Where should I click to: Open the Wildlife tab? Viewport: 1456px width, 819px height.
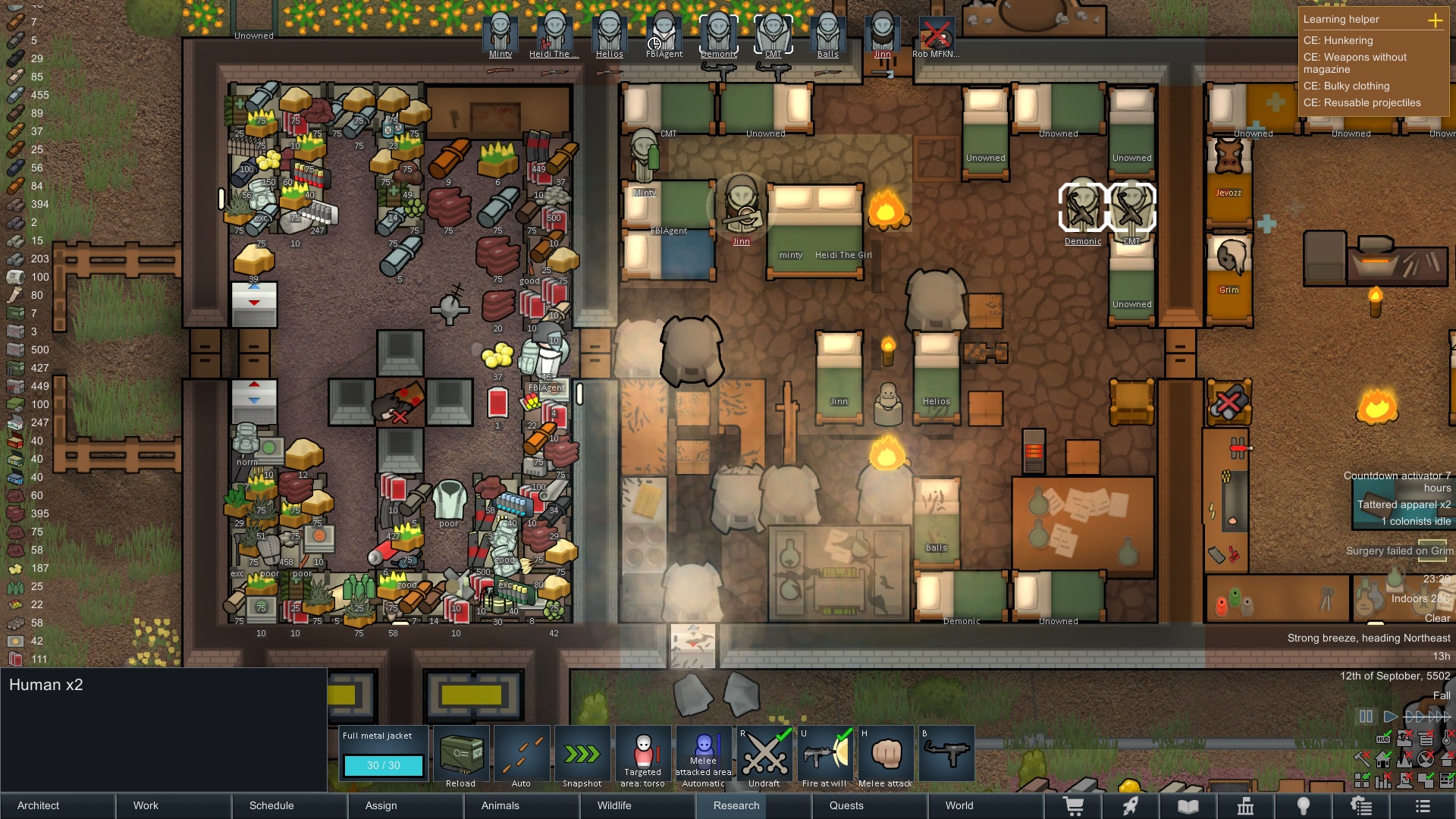tap(614, 805)
